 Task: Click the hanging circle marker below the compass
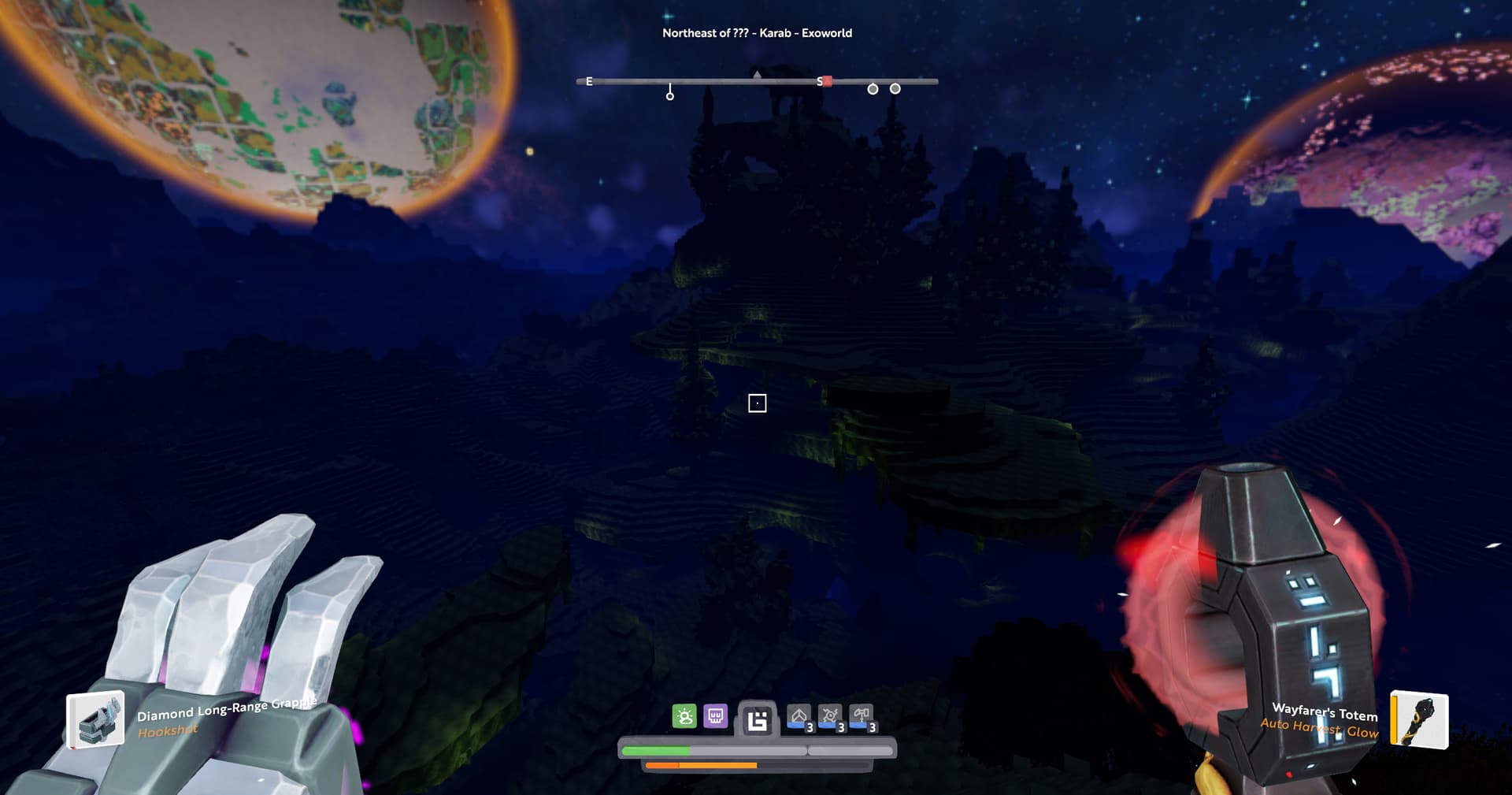click(670, 96)
